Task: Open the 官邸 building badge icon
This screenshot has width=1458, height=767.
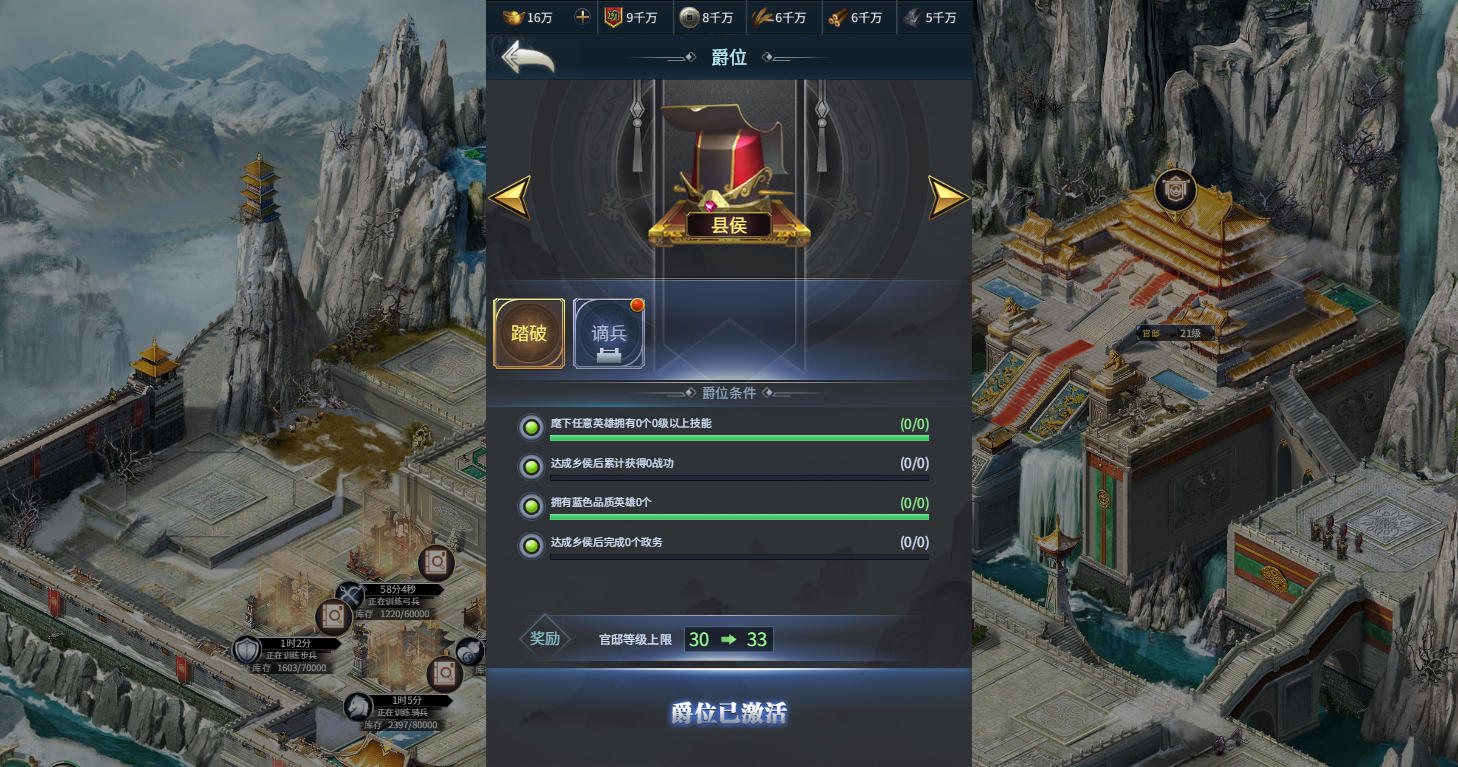Action: pos(1175,190)
